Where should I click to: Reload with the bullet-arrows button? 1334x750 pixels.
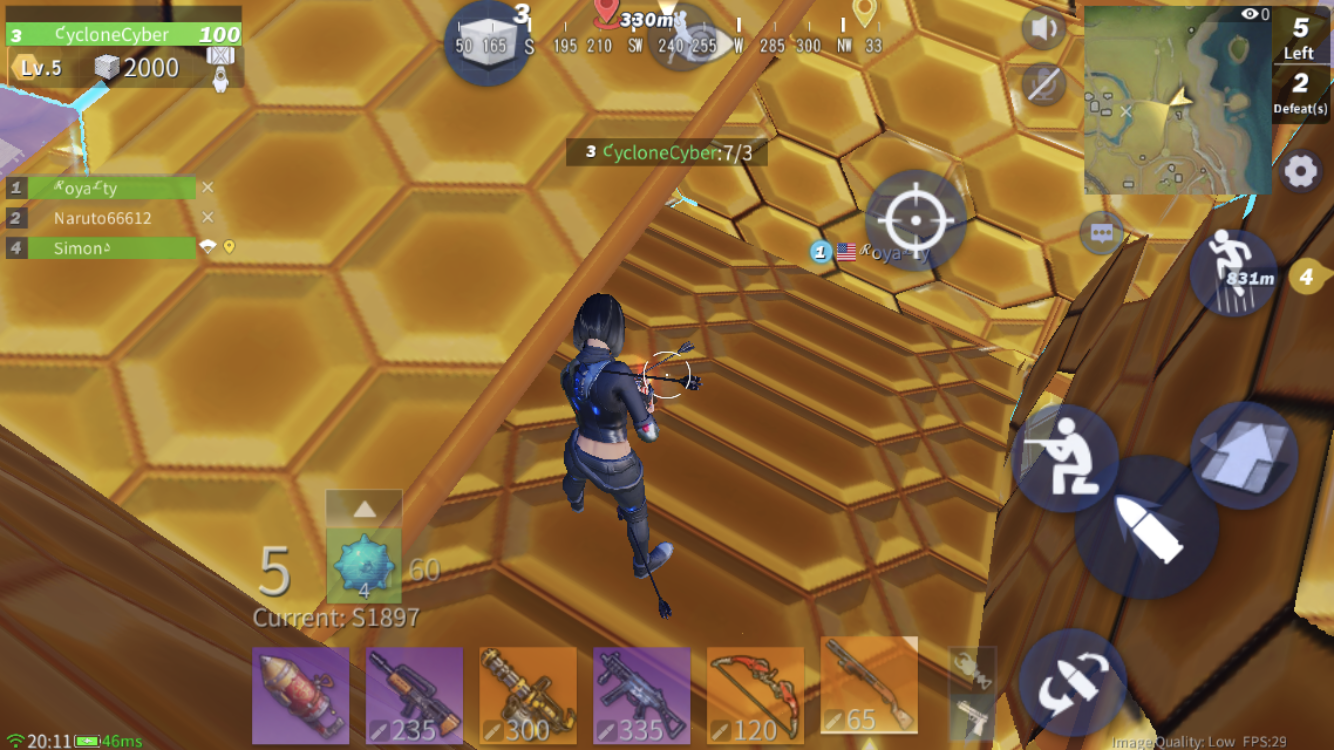1073,683
